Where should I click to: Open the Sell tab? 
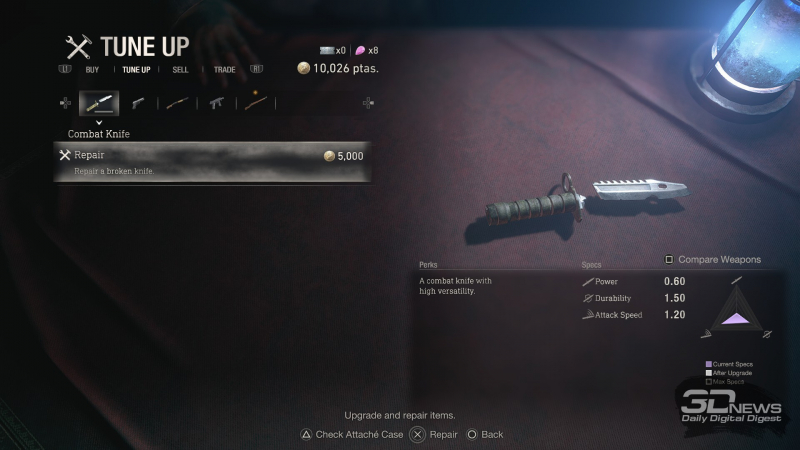[x=180, y=70]
